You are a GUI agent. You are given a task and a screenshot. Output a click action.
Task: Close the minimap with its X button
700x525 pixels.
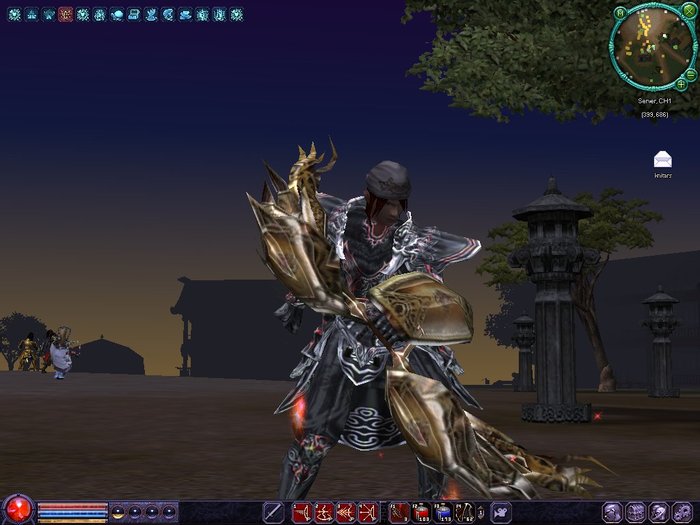click(688, 12)
